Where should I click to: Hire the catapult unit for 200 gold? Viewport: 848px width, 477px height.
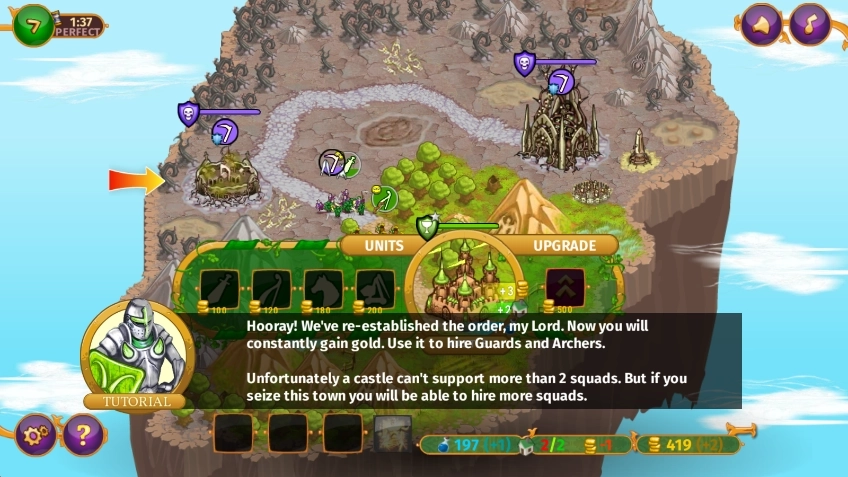(x=375, y=289)
